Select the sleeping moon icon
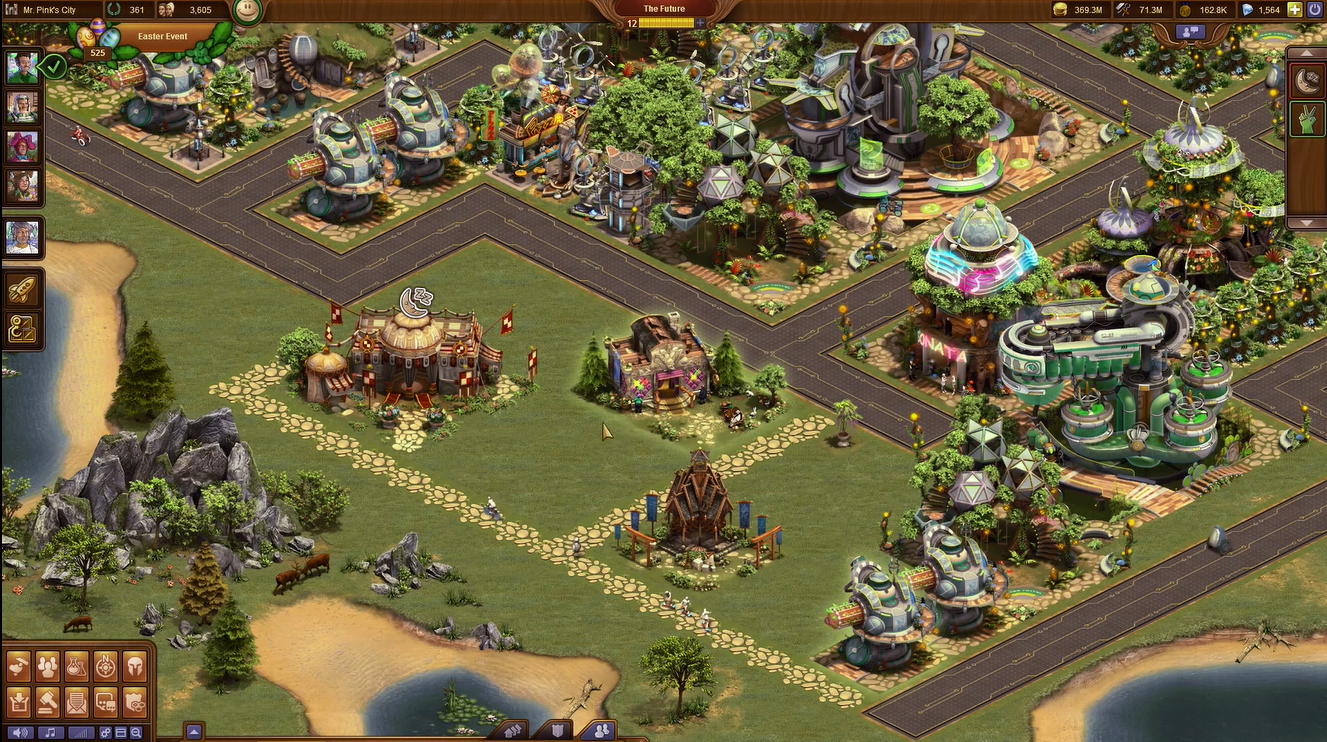This screenshot has height=742, width=1327. [x=1306, y=82]
